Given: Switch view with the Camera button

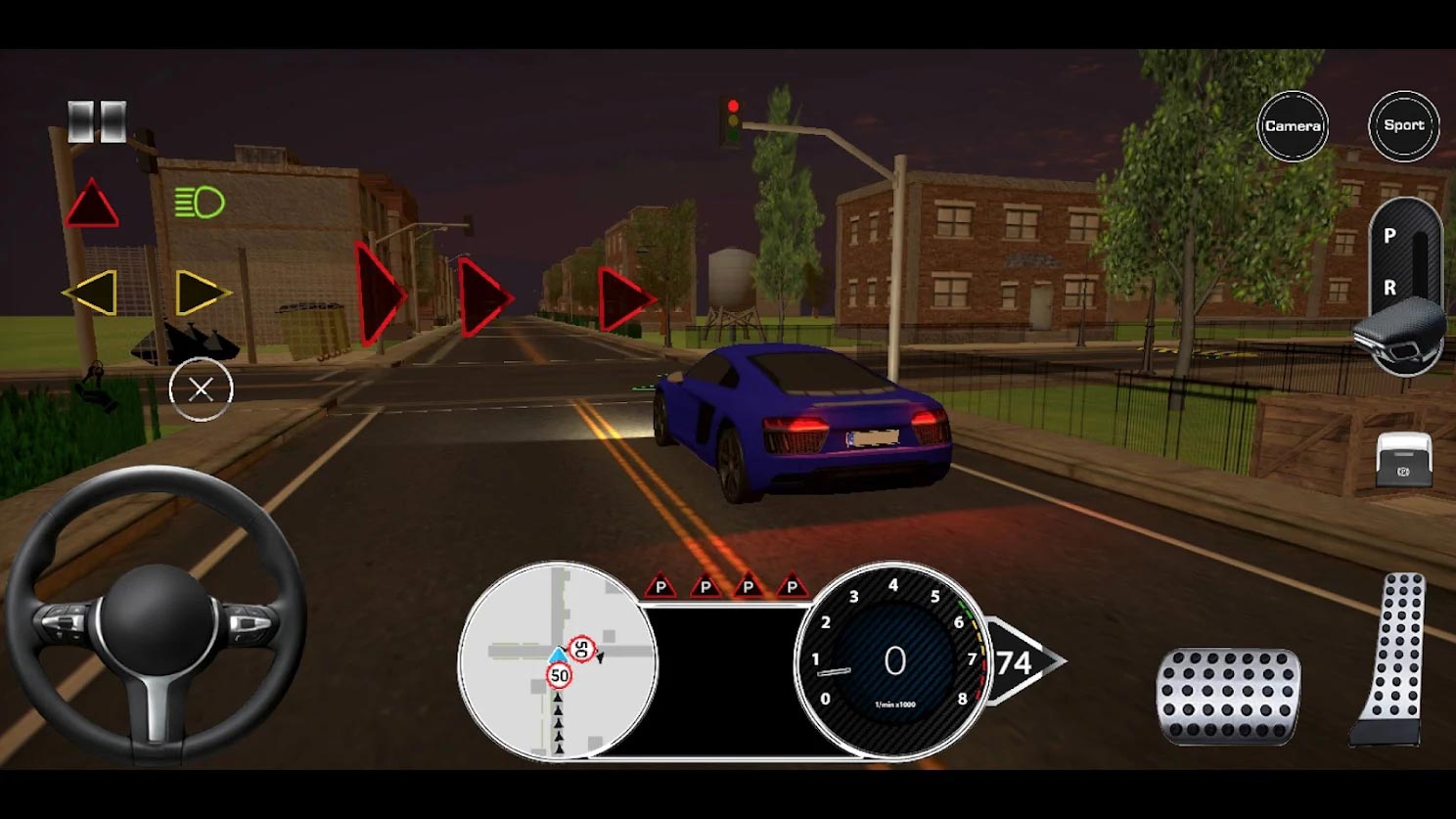Looking at the screenshot, I should click(1293, 126).
